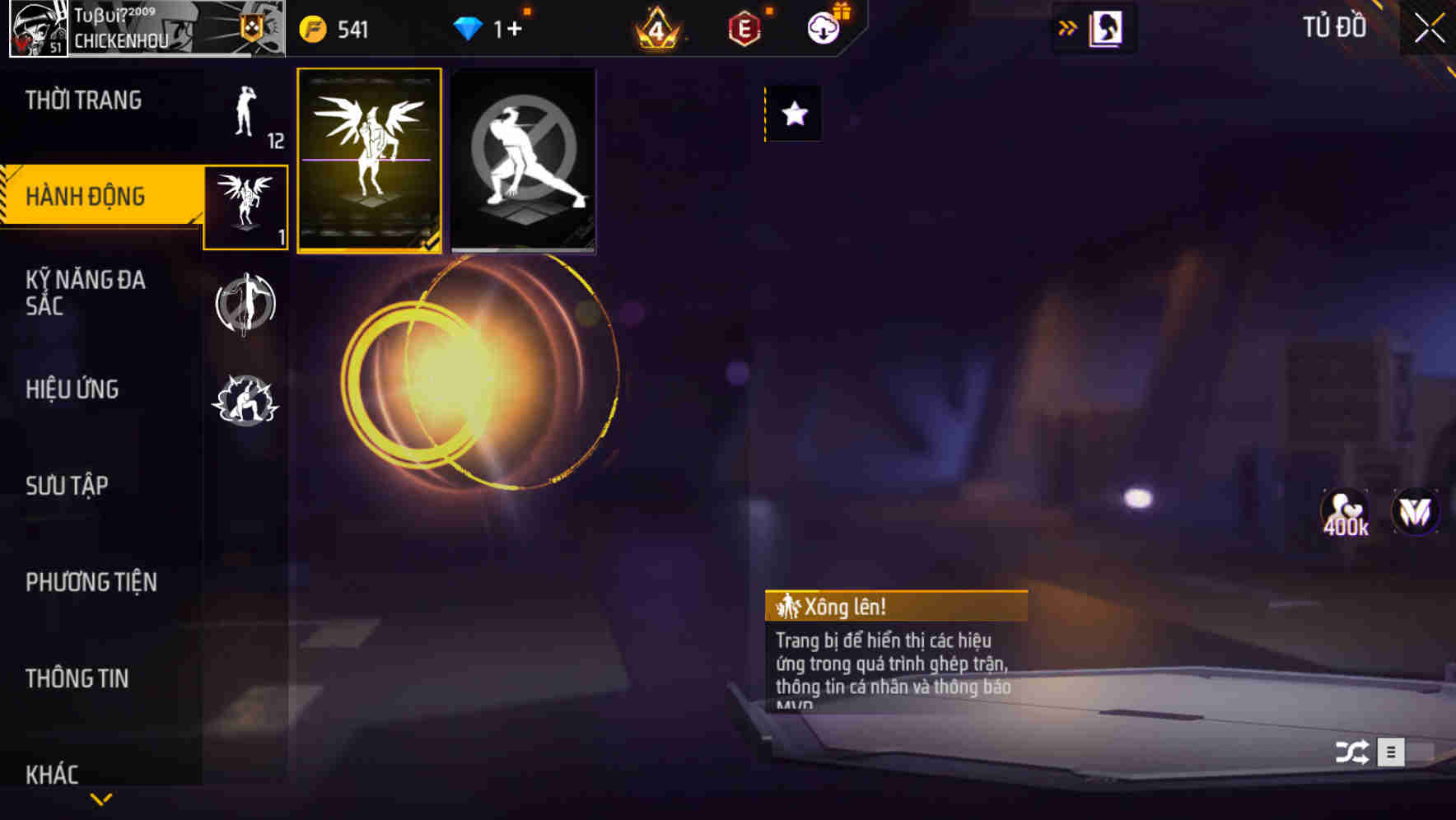This screenshot has width=1456, height=820.
Task: Click the red E badge icon on top bar
Action: point(743,28)
